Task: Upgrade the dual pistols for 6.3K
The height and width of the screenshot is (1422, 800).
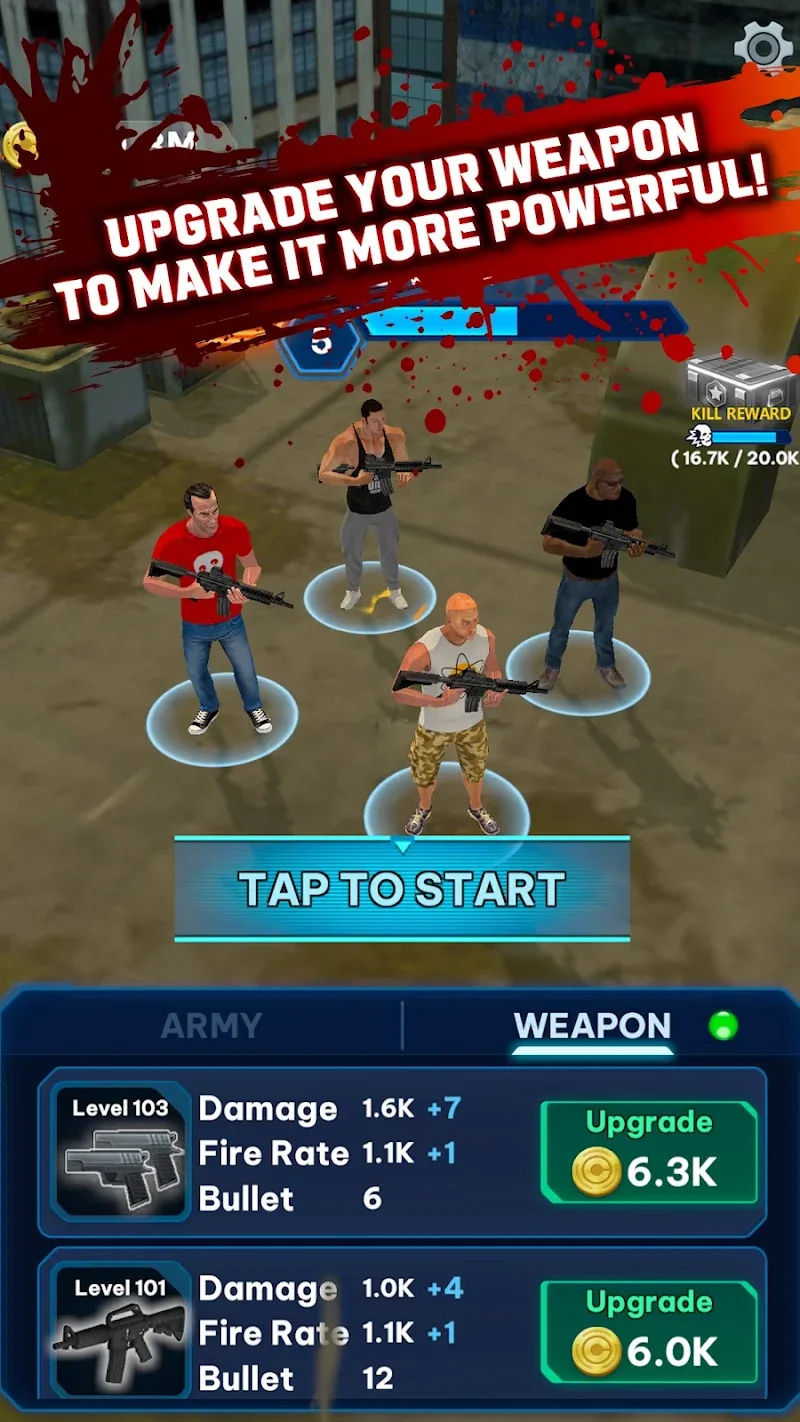Action: click(x=649, y=1152)
